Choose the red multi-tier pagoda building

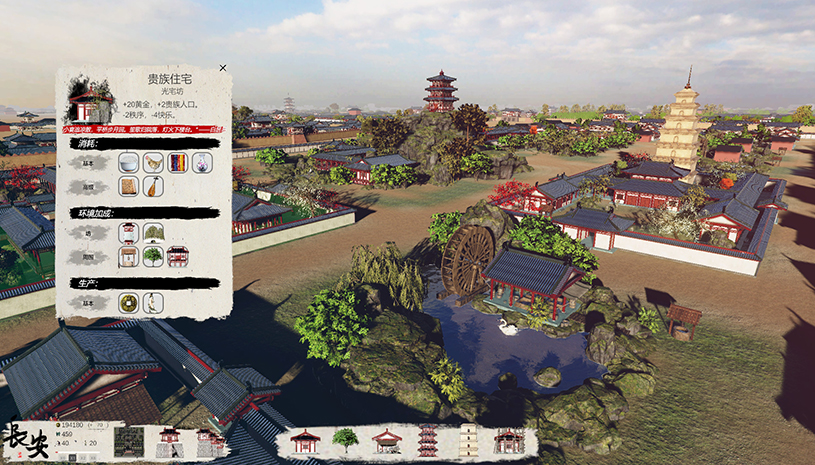point(428,440)
